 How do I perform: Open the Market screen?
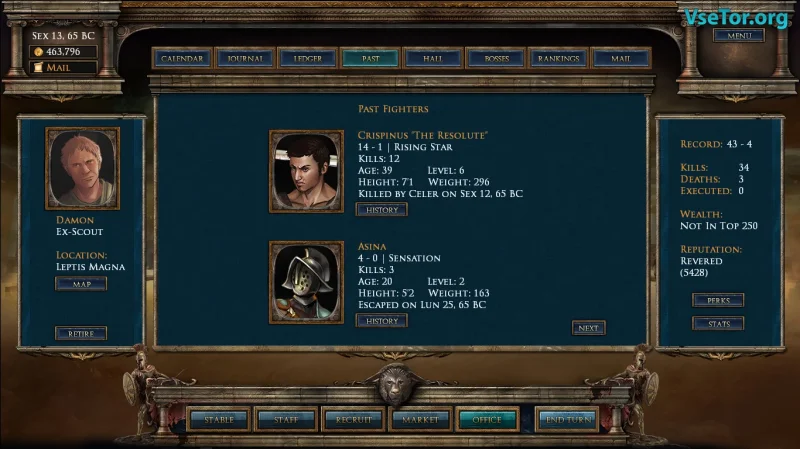420,420
